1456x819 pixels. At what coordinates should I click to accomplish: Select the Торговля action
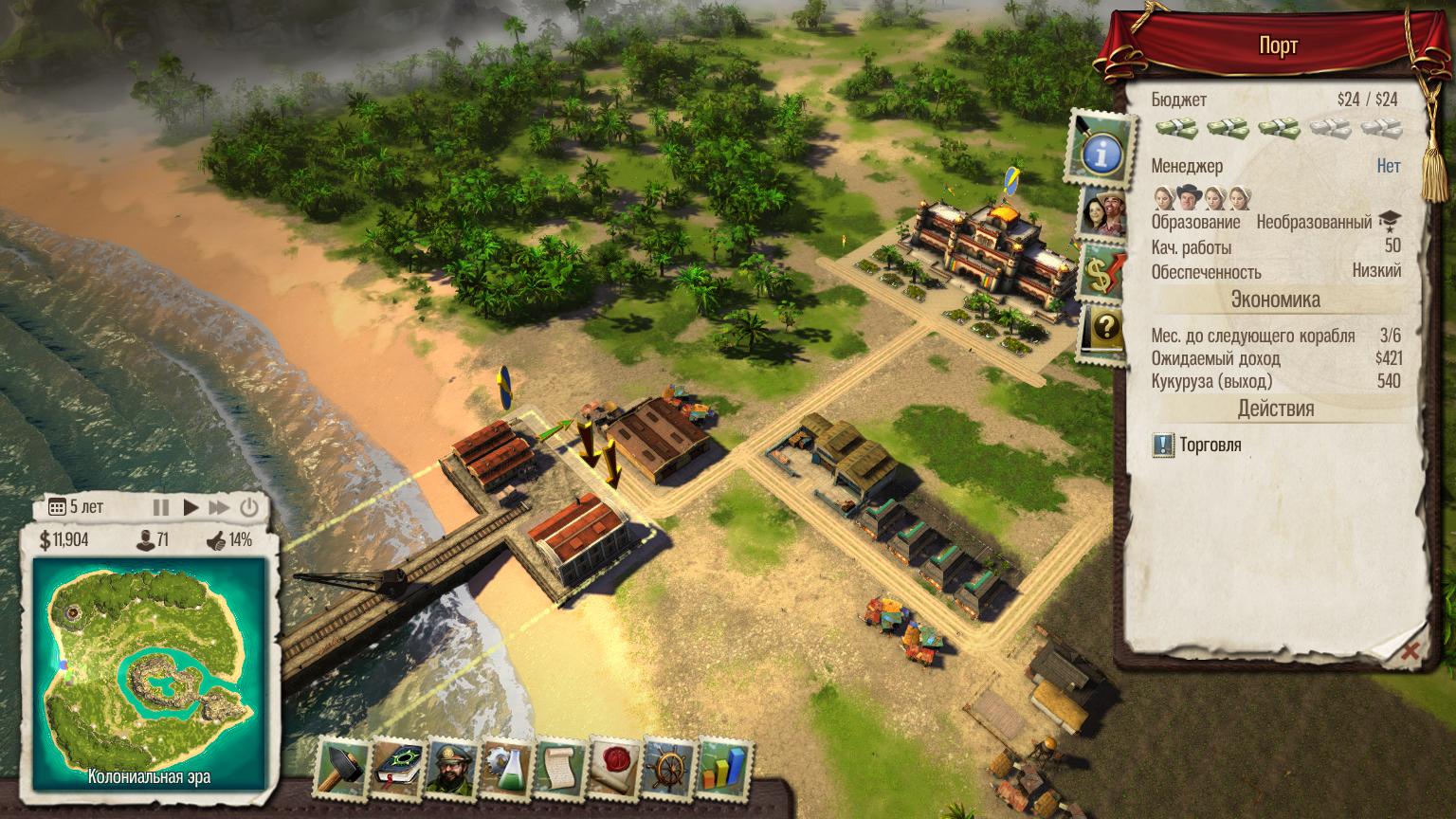click(1210, 446)
